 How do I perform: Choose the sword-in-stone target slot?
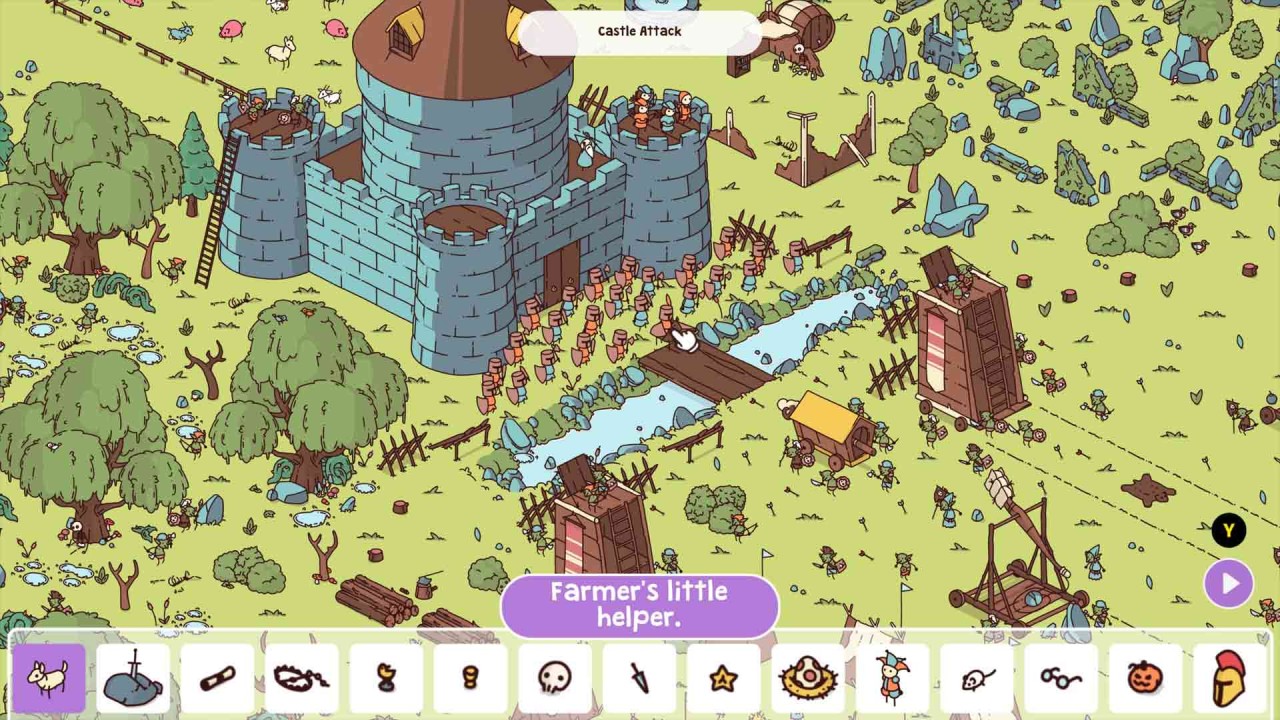pyautogui.click(x=134, y=679)
